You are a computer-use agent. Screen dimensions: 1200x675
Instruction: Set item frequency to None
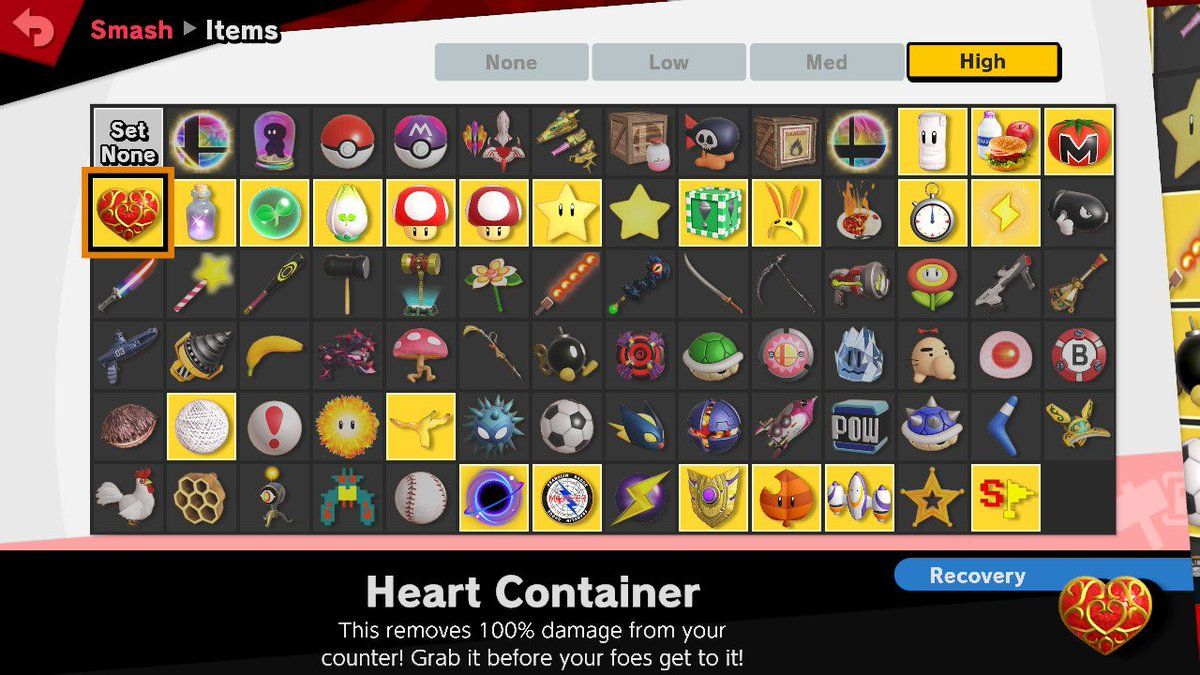coord(511,62)
